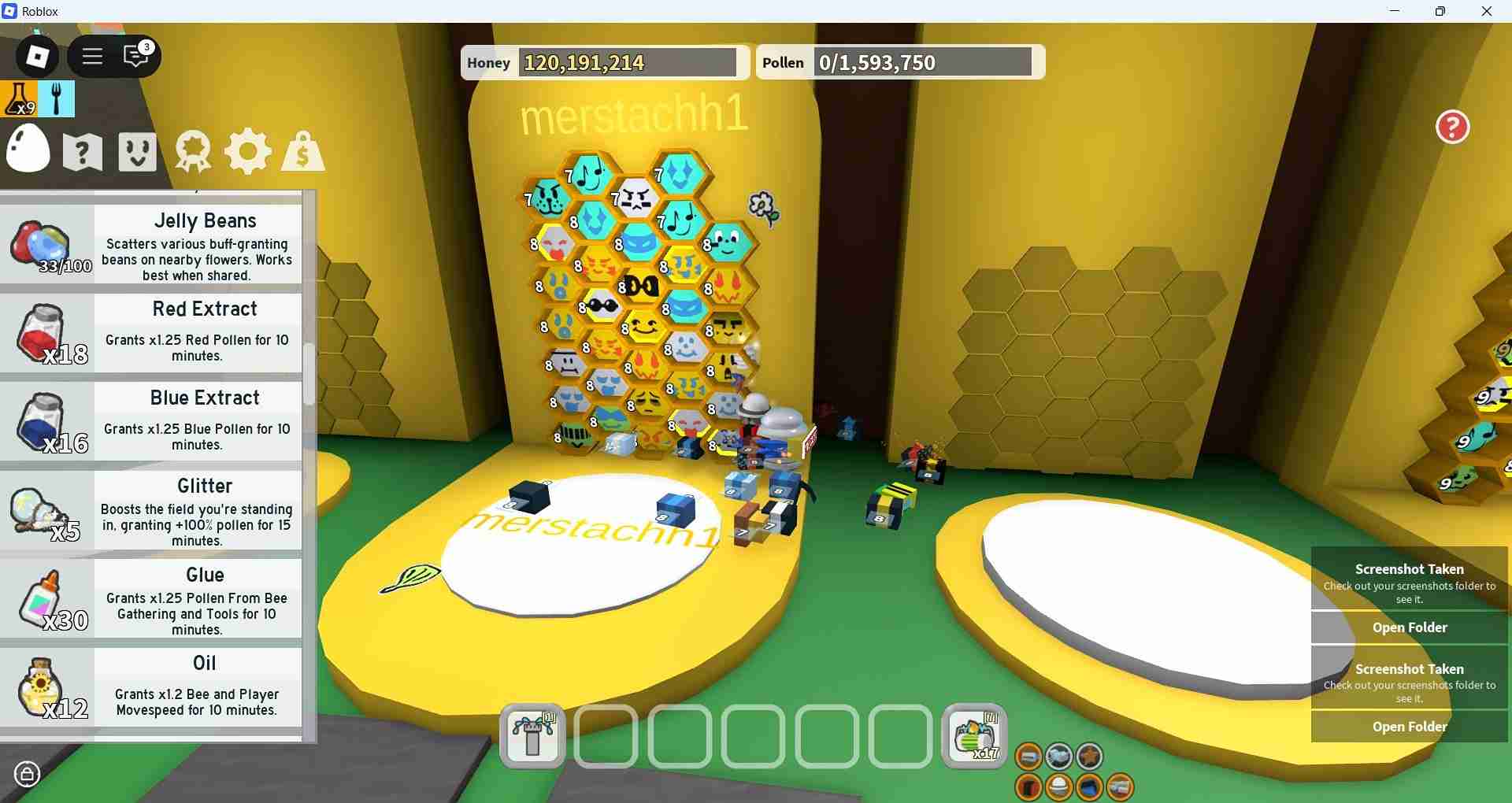
Task: Open Folder for the second screenshot notification
Action: (1409, 727)
